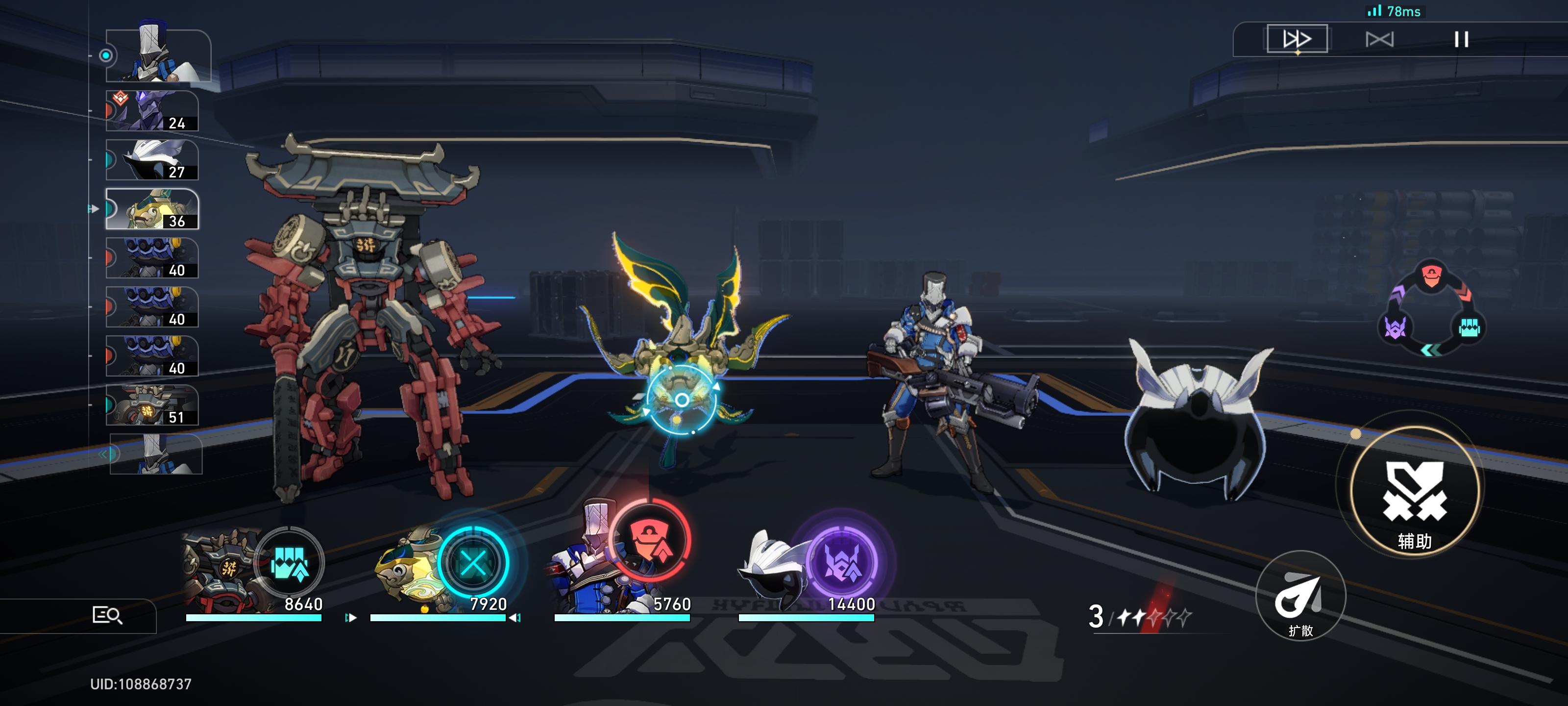This screenshot has width=1568, height=706.
Task: Select turn order entry numbered 24
Action: coord(152,111)
